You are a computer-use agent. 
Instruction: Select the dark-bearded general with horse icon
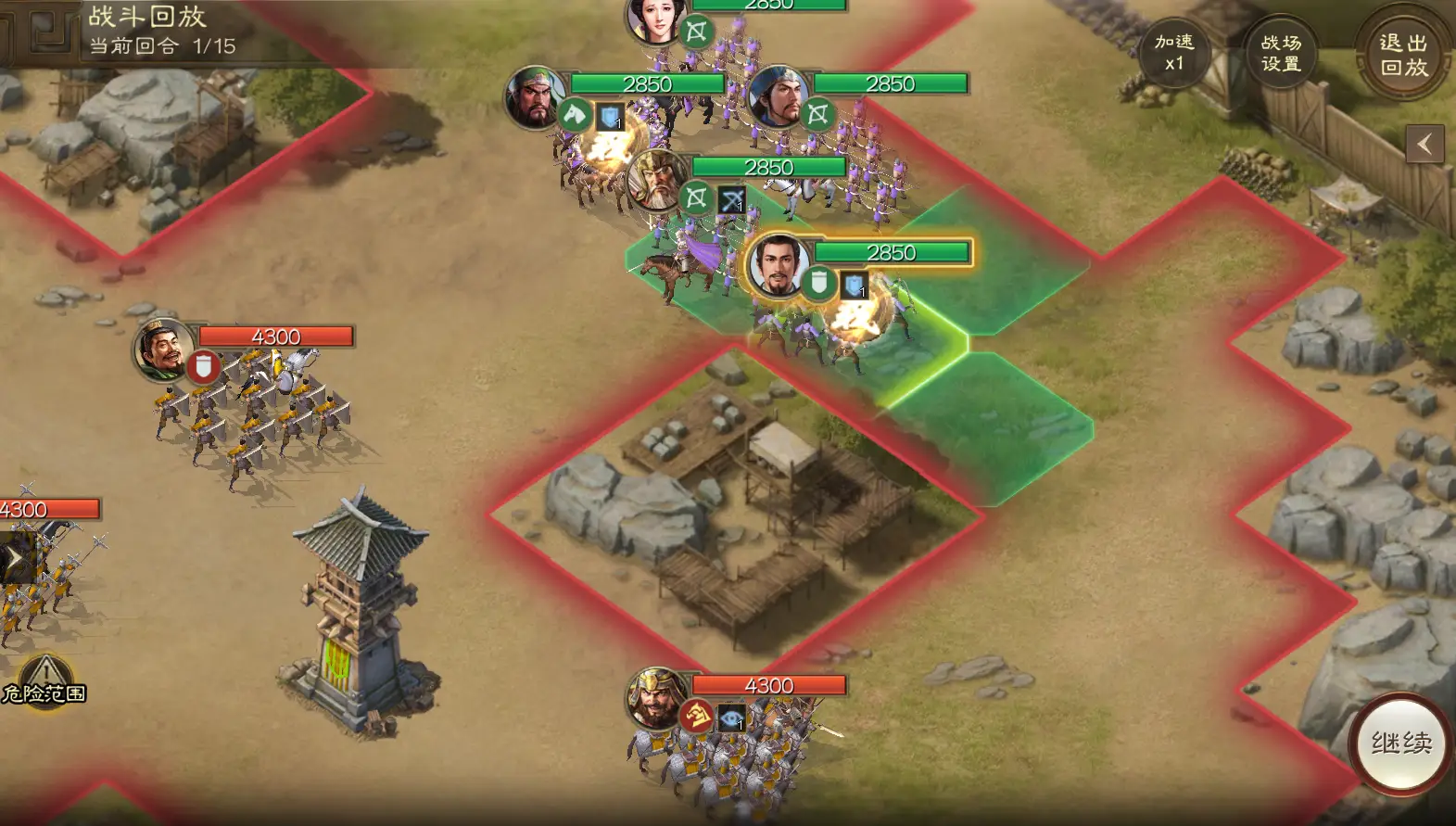[536, 96]
